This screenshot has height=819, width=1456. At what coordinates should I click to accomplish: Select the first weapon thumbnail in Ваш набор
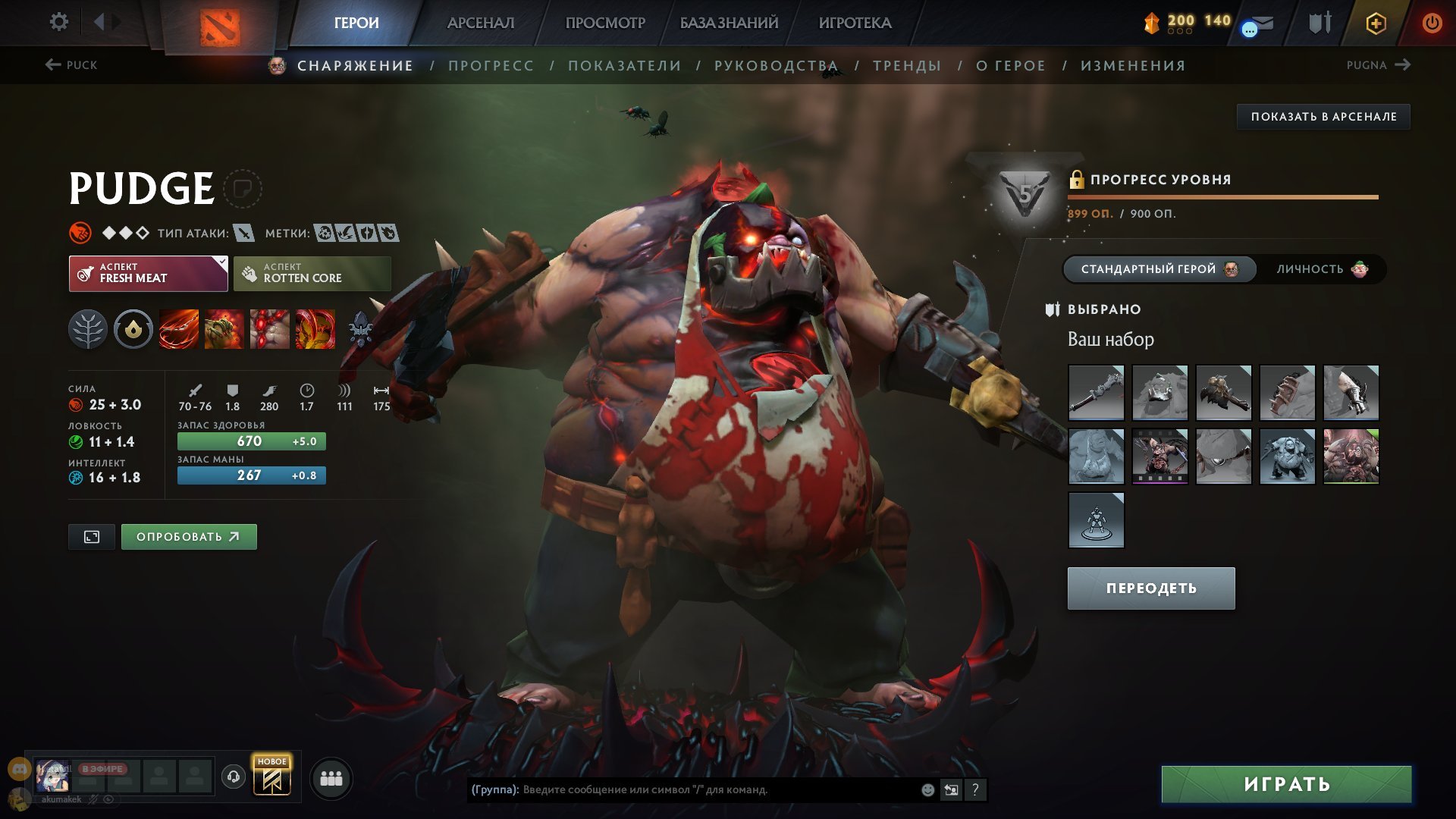1096,392
